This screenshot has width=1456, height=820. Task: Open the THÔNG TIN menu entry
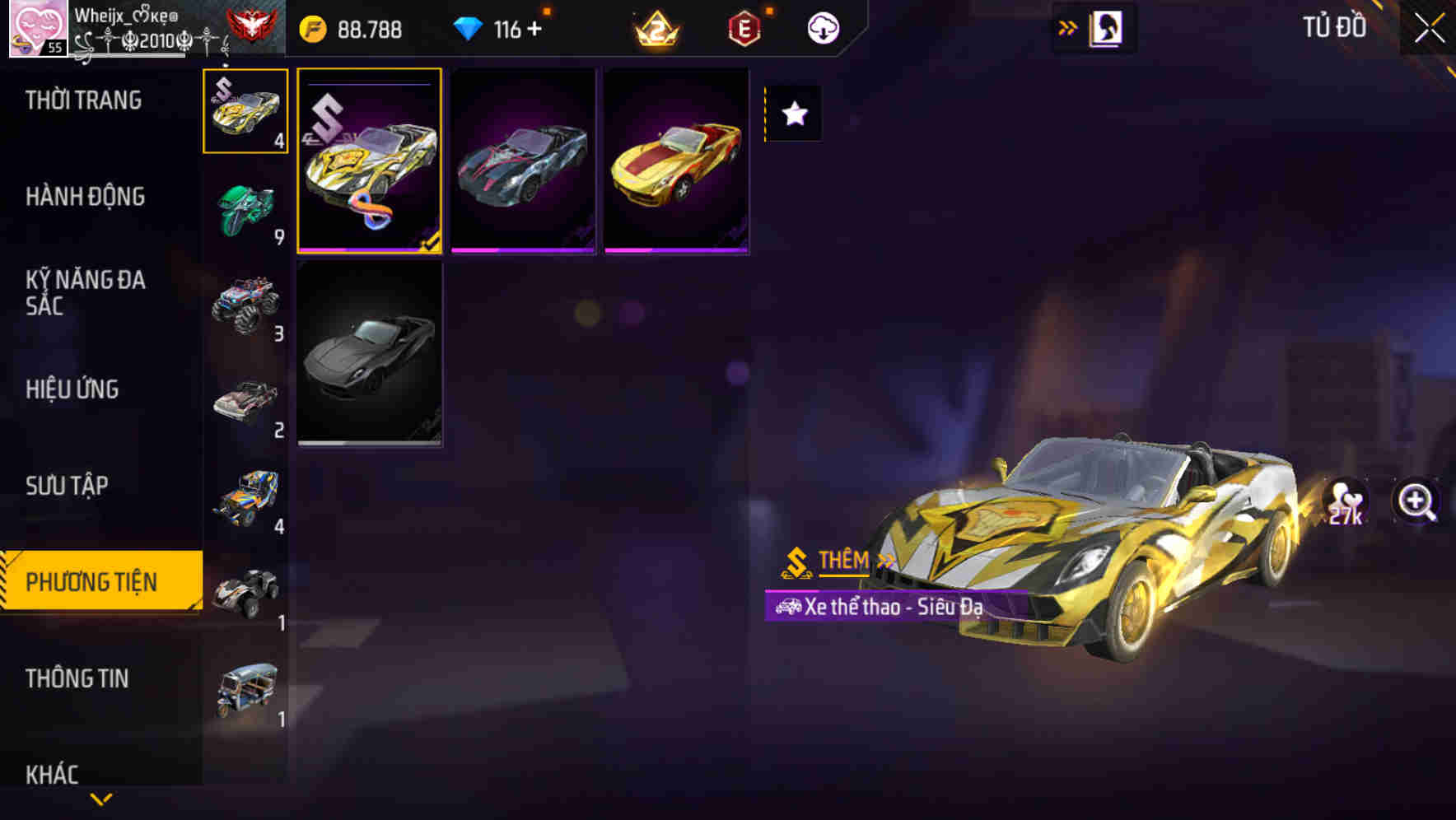[79, 679]
